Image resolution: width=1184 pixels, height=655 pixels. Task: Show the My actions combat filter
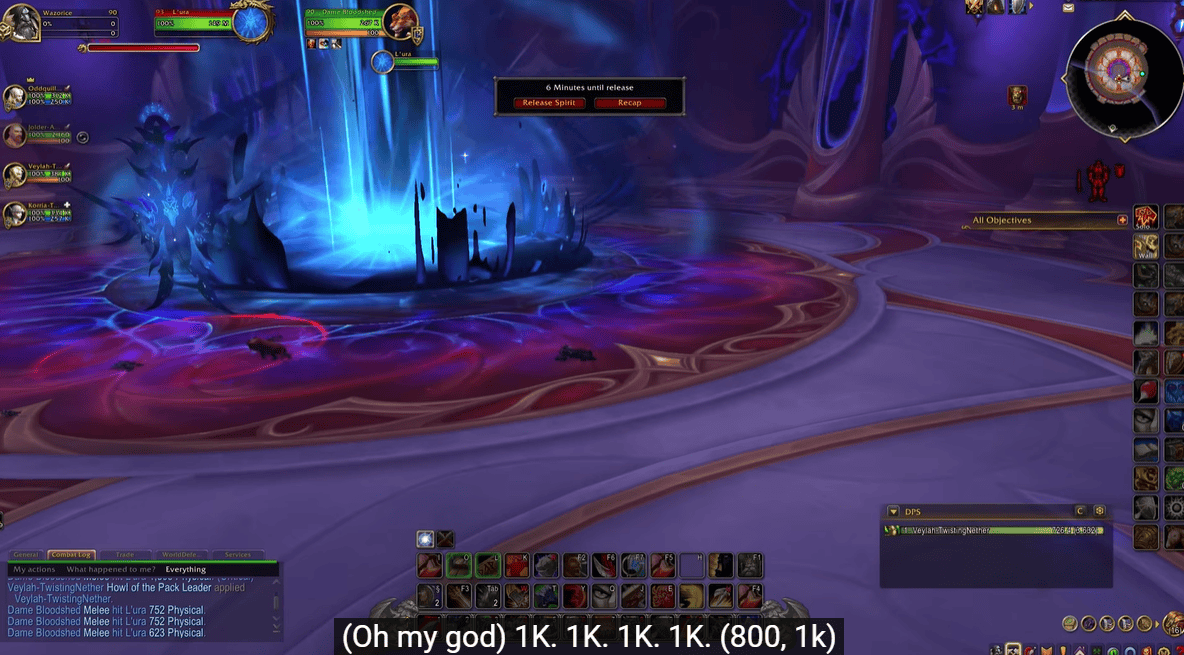34,569
